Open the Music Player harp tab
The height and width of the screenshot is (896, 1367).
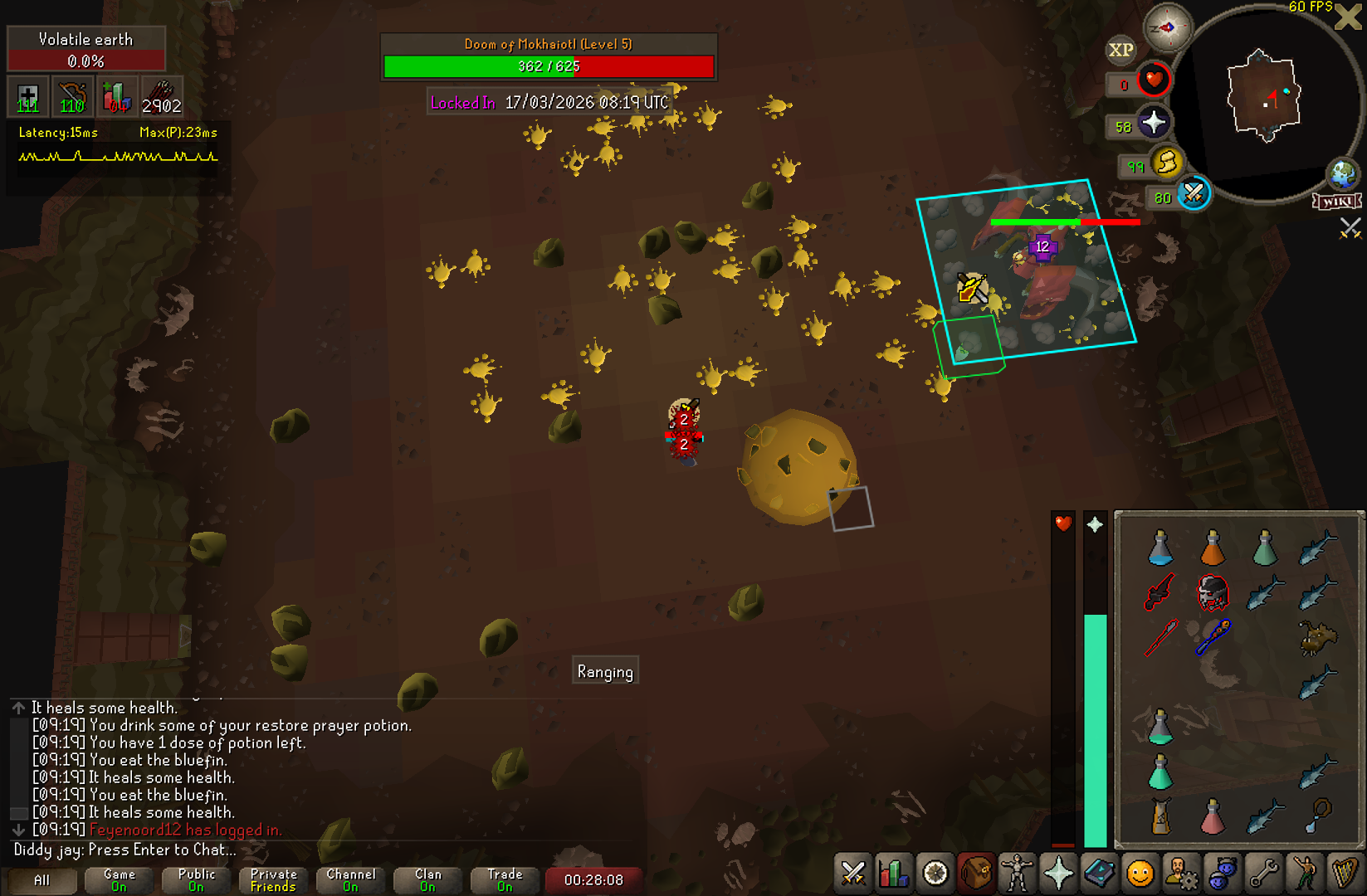pyautogui.click(x=1345, y=874)
